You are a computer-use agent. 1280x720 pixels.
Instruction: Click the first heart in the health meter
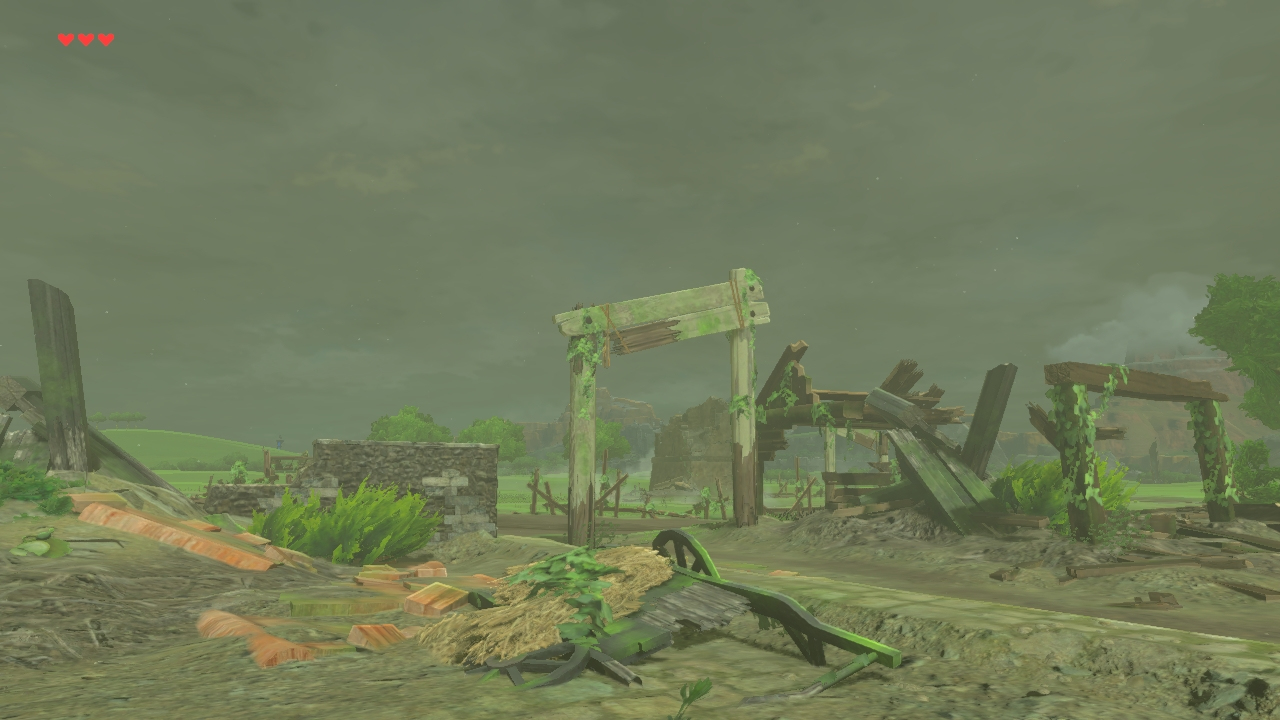tap(66, 40)
